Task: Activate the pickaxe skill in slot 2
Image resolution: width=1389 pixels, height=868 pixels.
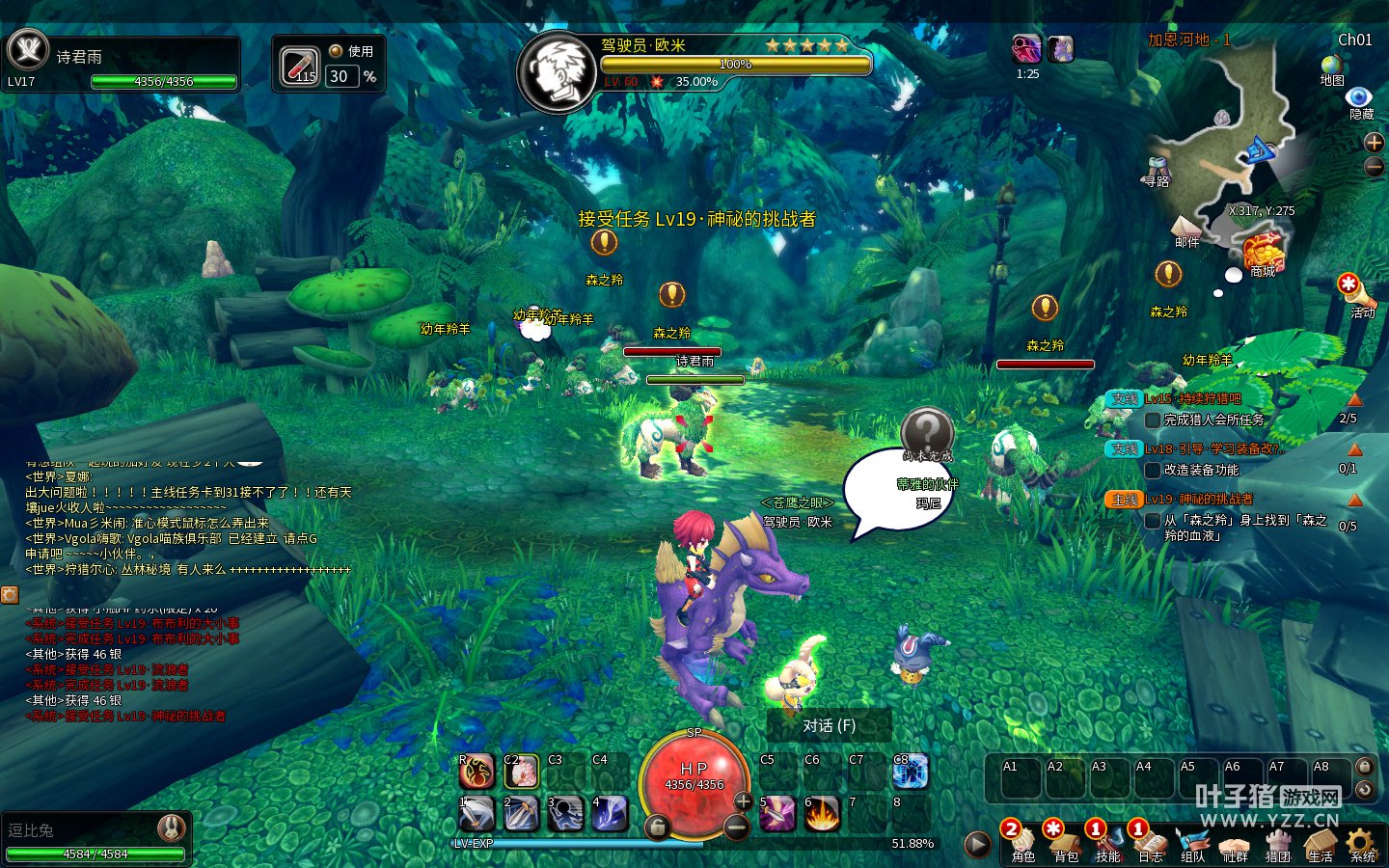Action: pyautogui.click(x=521, y=814)
